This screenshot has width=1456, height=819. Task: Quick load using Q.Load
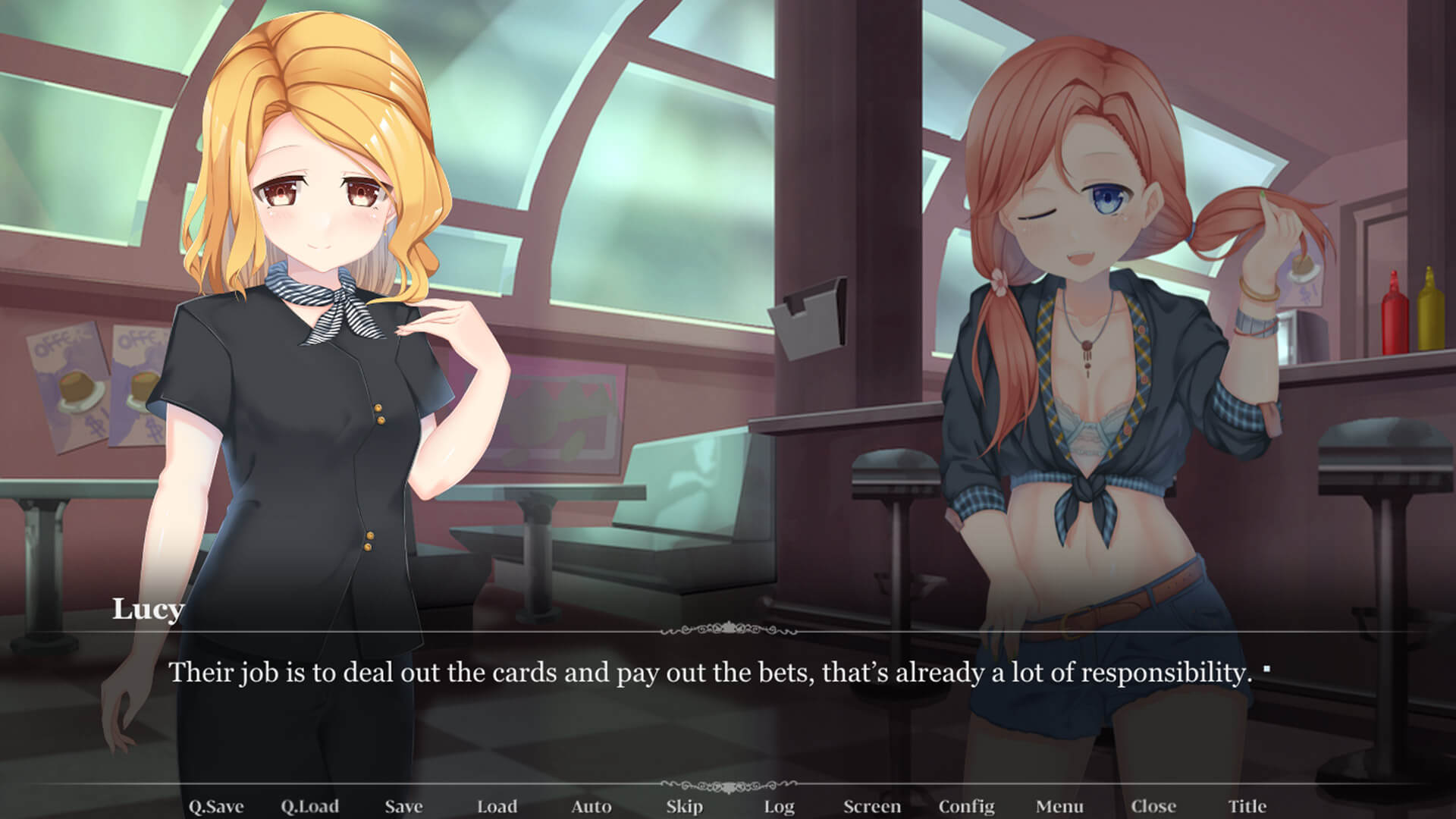pos(309,806)
